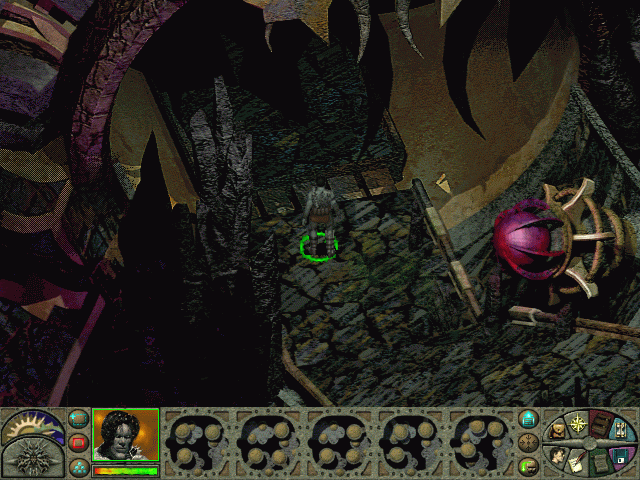Screen dimensions: 640x480
Task: Open the quill and scroll icon
Action: pyautogui.click(x=578, y=462)
